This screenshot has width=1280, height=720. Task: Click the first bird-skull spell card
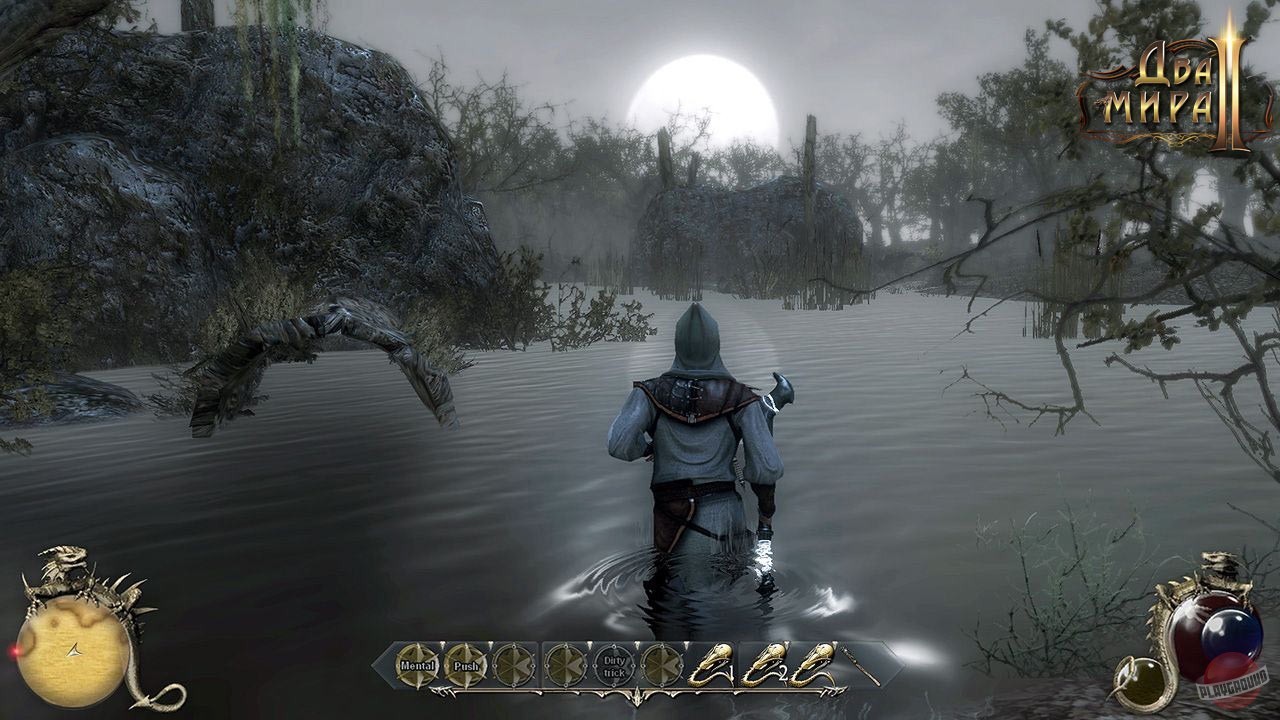tap(714, 664)
